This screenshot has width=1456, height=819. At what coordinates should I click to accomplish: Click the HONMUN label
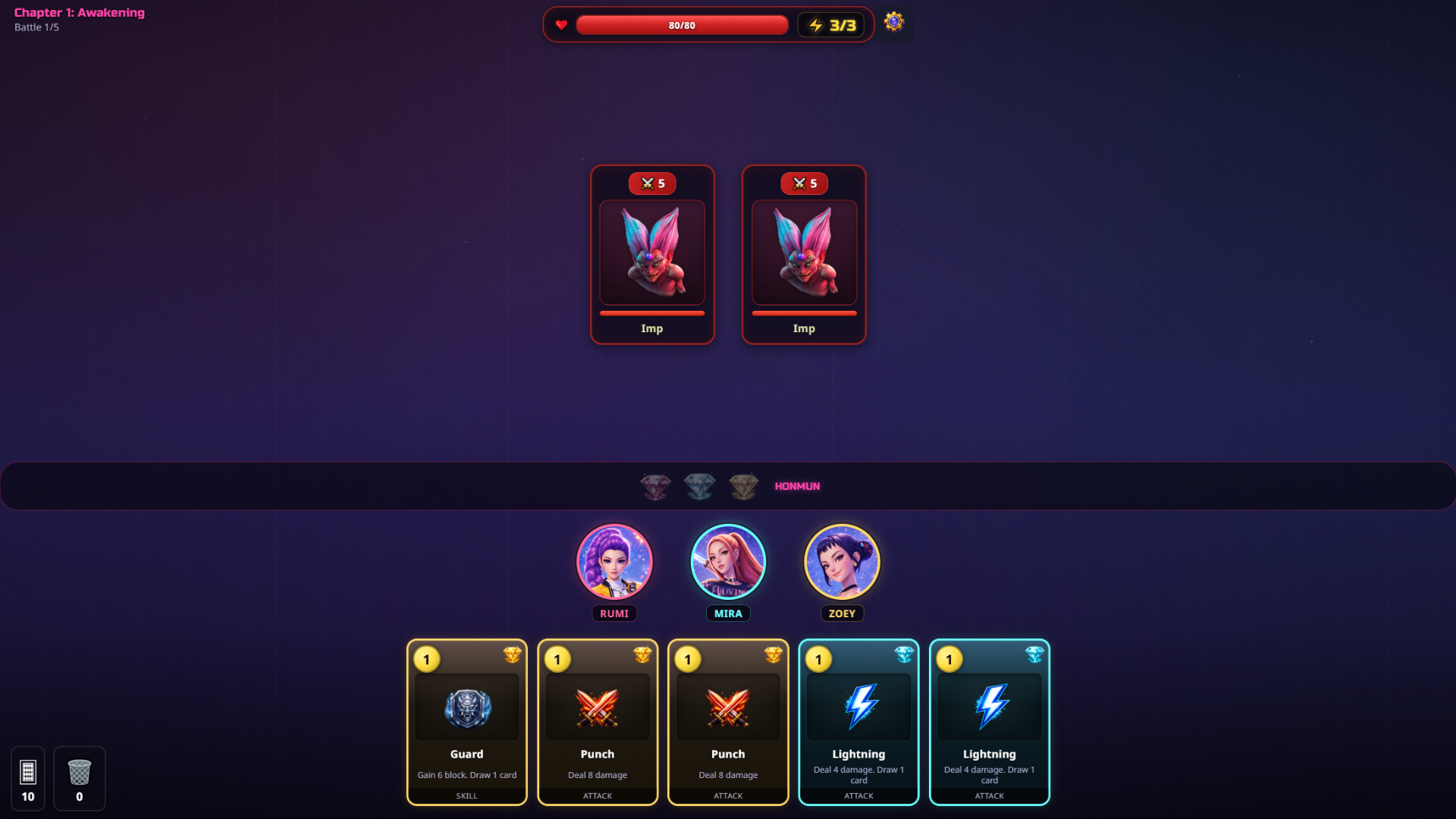pyautogui.click(x=796, y=486)
